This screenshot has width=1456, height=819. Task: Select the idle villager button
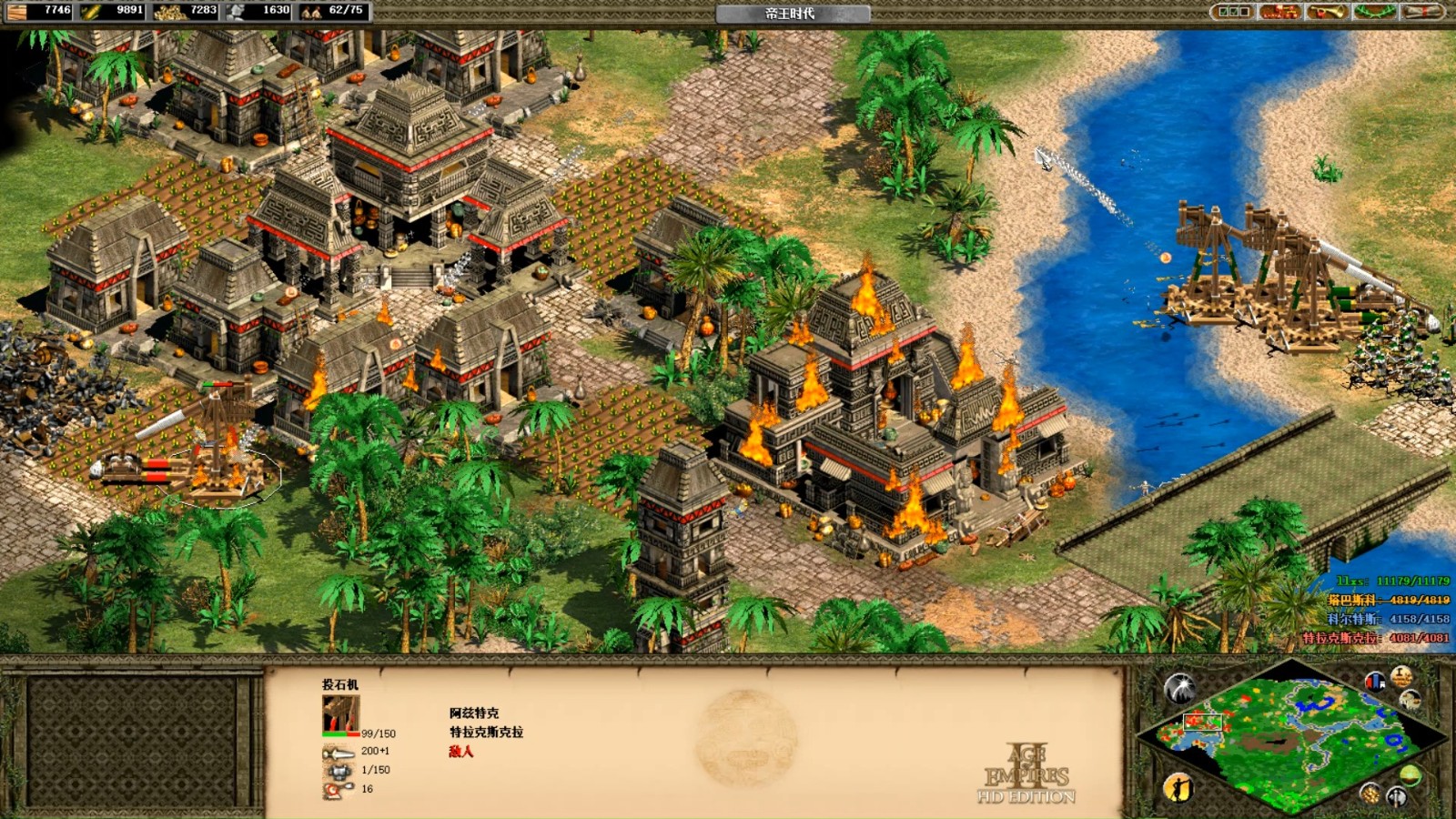coord(1178,786)
